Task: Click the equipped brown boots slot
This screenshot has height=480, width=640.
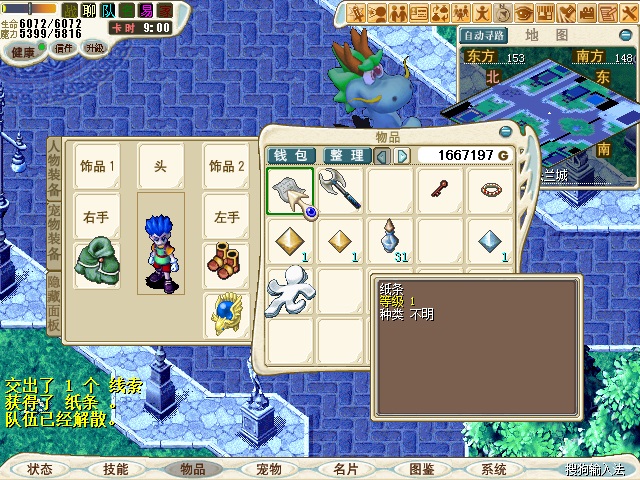Action: click(x=226, y=259)
